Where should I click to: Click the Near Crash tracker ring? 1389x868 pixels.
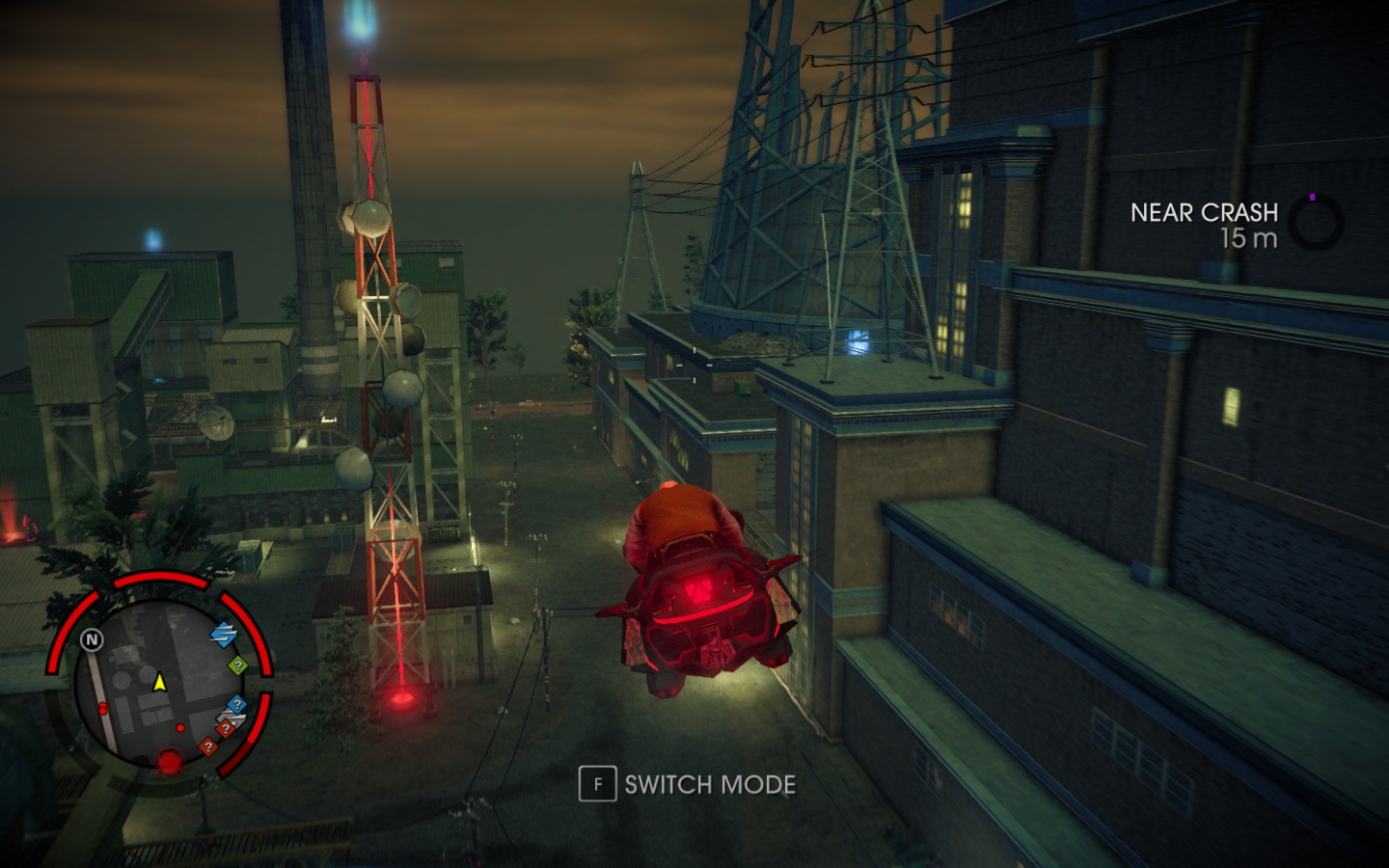coord(1315,224)
